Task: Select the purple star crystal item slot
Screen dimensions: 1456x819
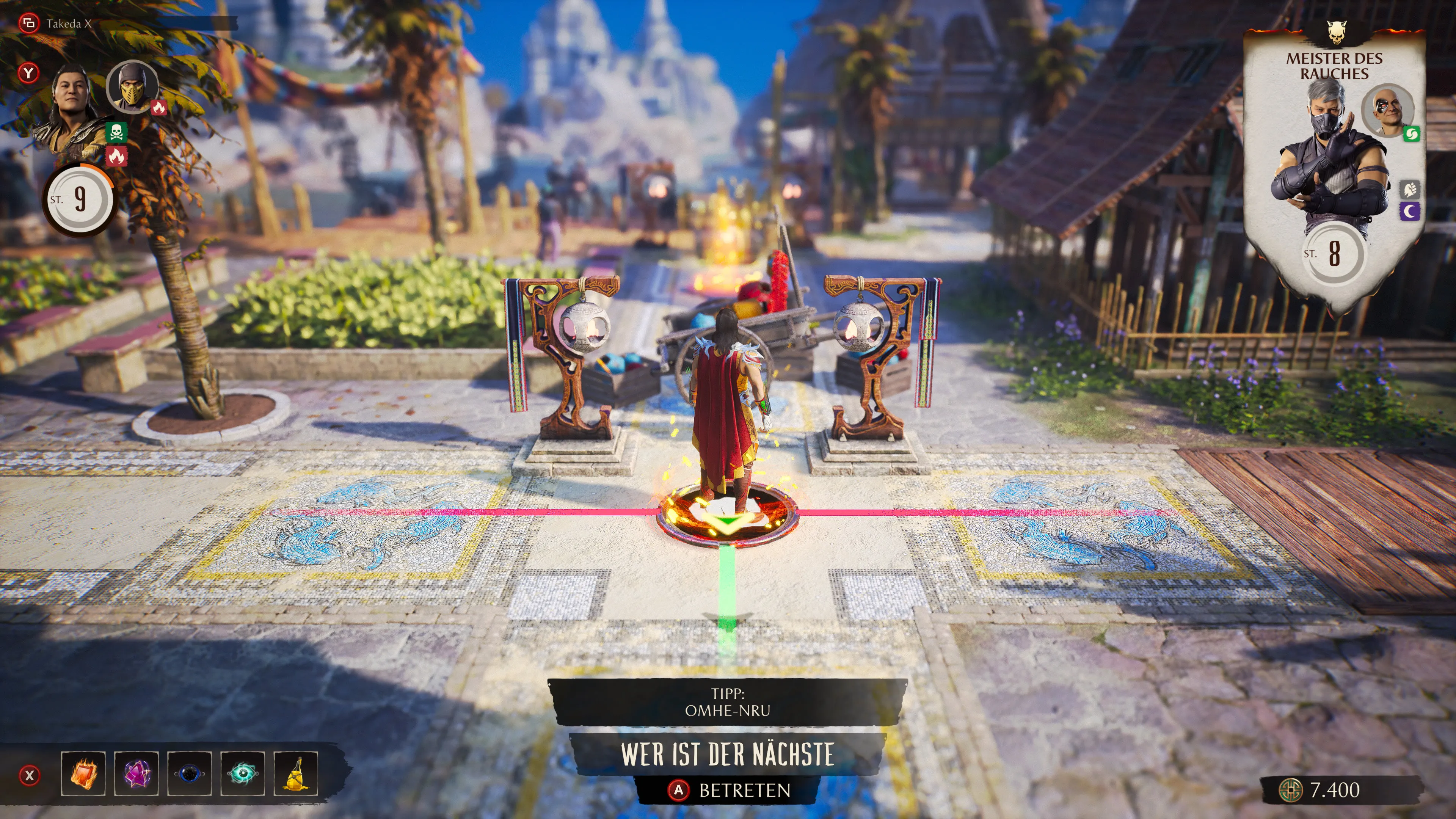Action: pyautogui.click(x=136, y=773)
